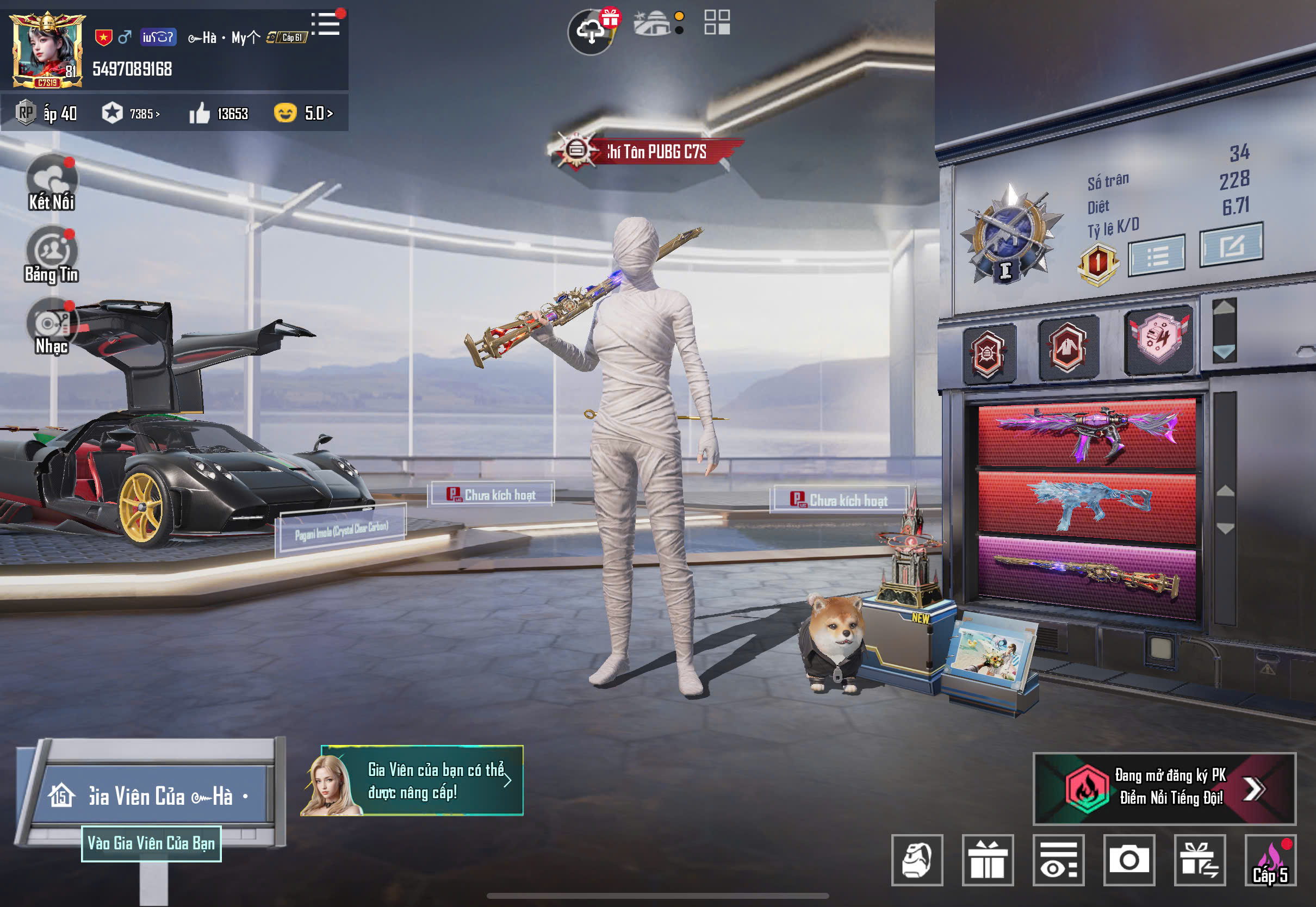1316x907 pixels.
Task: Open the Cấp 5 flame level icon
Action: [x=1270, y=860]
